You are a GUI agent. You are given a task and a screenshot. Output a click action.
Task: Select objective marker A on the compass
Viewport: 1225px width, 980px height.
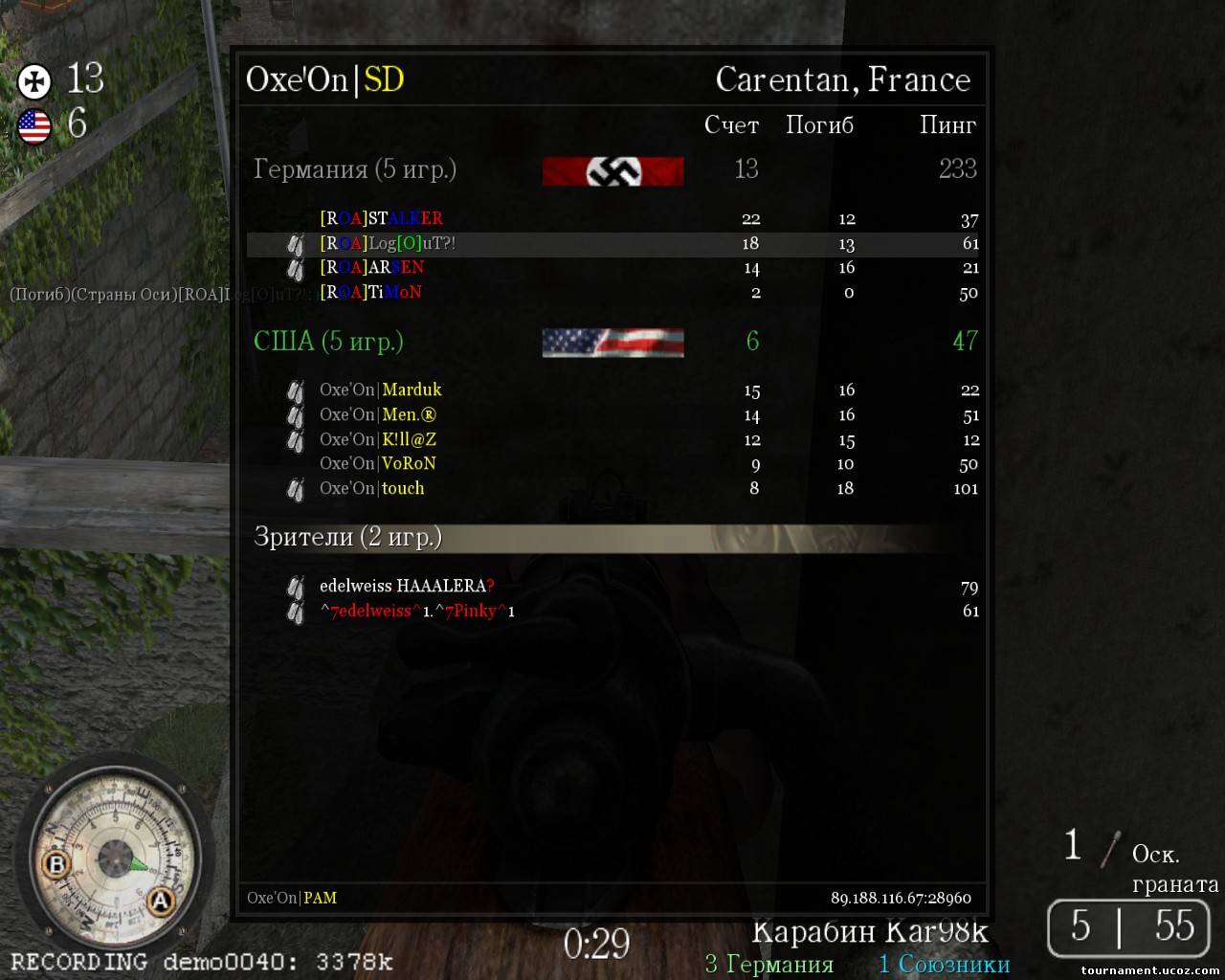click(160, 902)
